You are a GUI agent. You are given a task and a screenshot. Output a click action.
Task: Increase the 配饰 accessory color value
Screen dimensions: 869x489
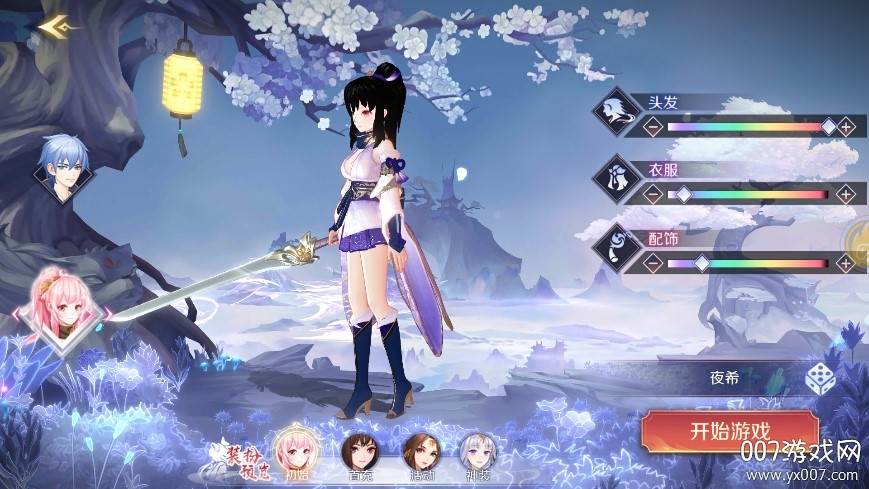coord(846,263)
